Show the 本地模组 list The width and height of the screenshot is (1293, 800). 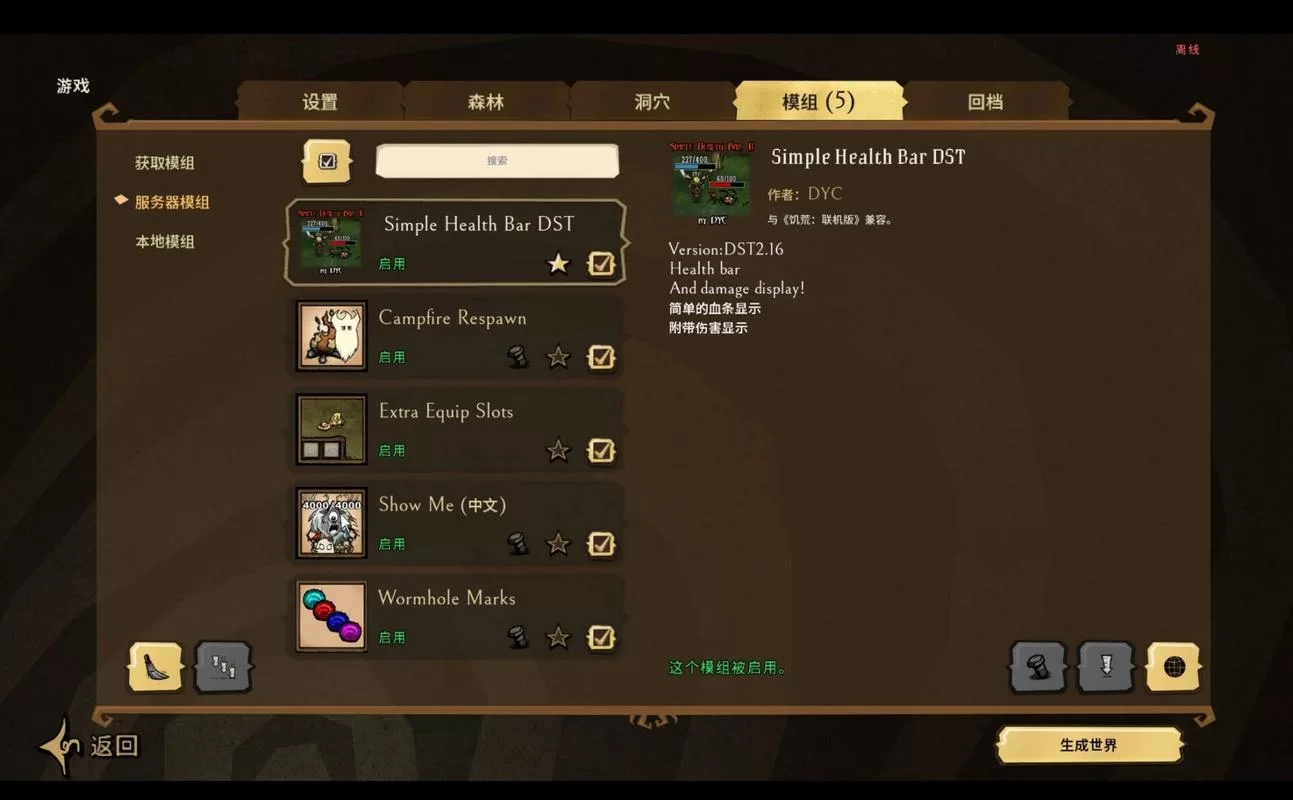165,242
